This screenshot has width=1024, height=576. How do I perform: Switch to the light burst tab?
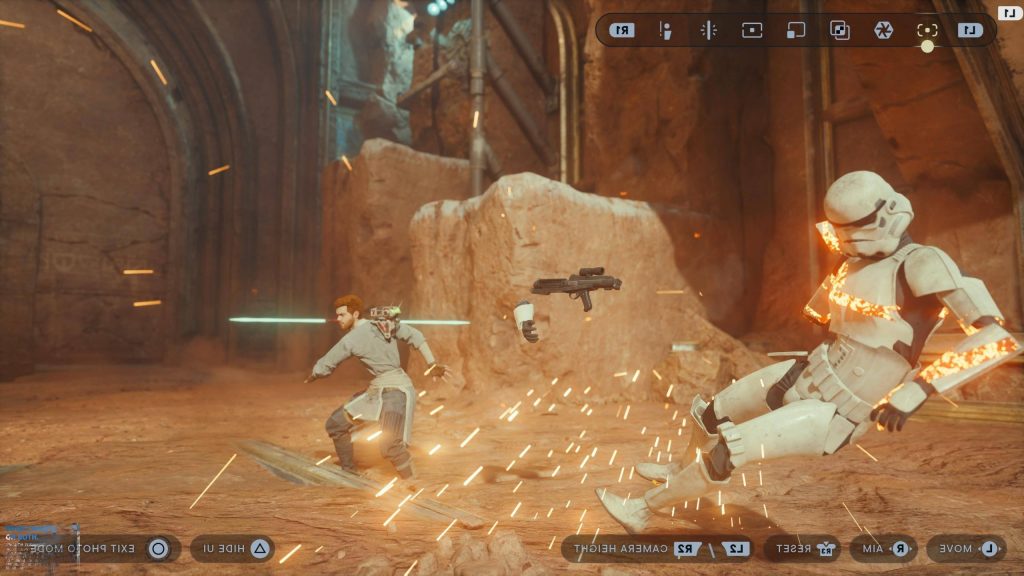(708, 30)
